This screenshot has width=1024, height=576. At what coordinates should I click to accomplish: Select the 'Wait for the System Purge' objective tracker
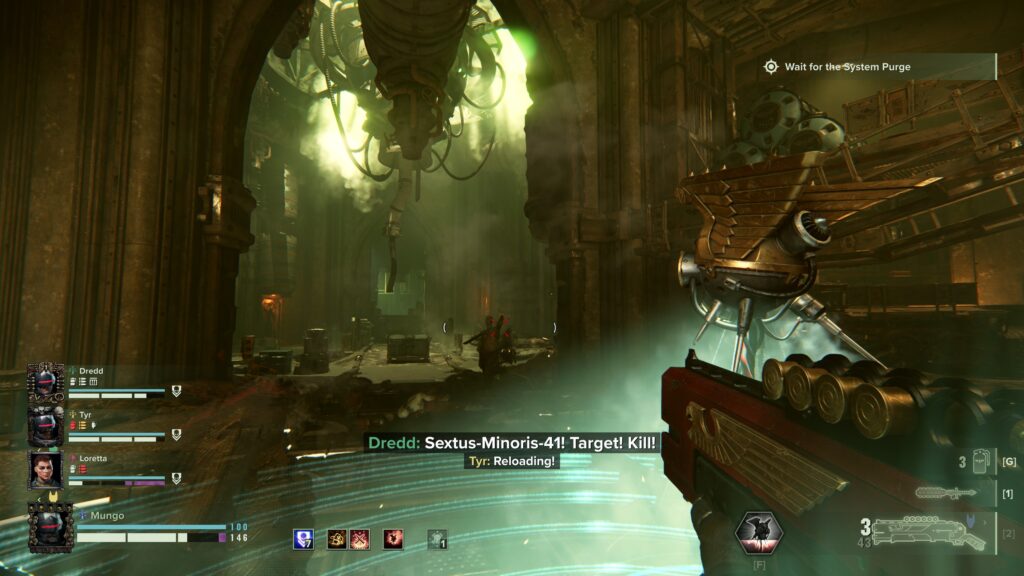[846, 67]
